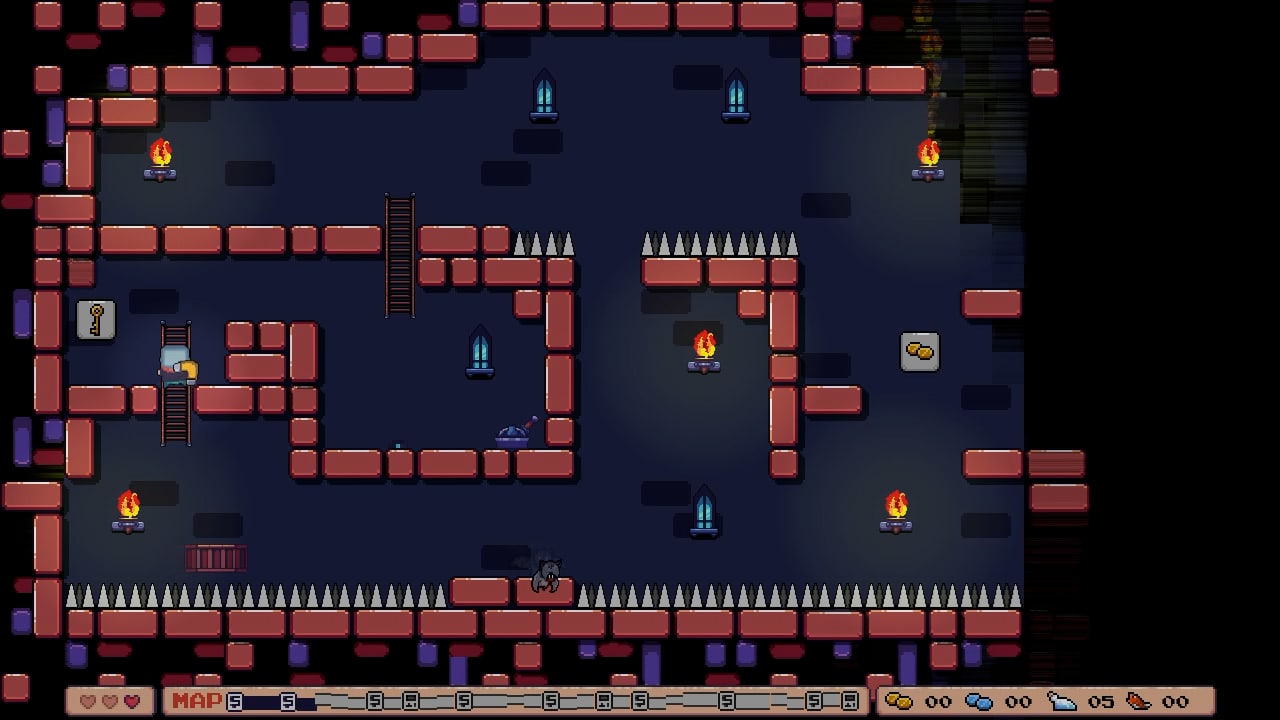Click the gray rat enemy near the spikes

[x=546, y=577]
